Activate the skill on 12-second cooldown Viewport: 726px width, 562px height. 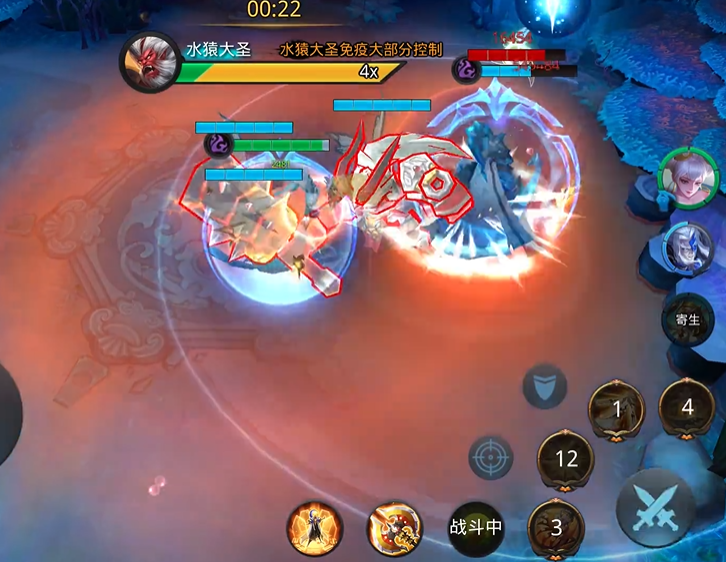[566, 459]
